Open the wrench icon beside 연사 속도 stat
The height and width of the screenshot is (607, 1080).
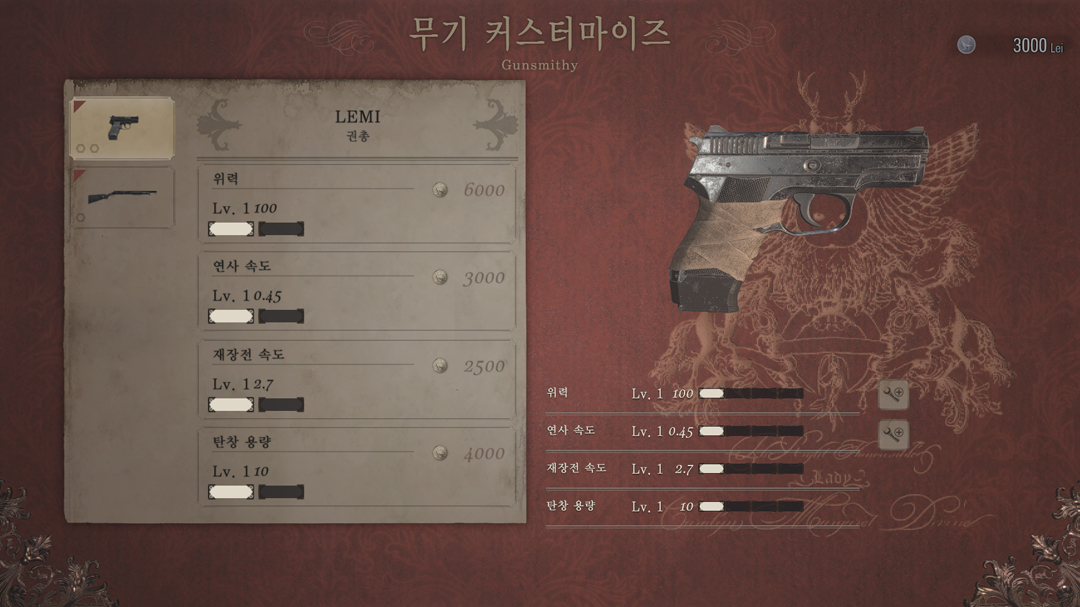(x=893, y=433)
